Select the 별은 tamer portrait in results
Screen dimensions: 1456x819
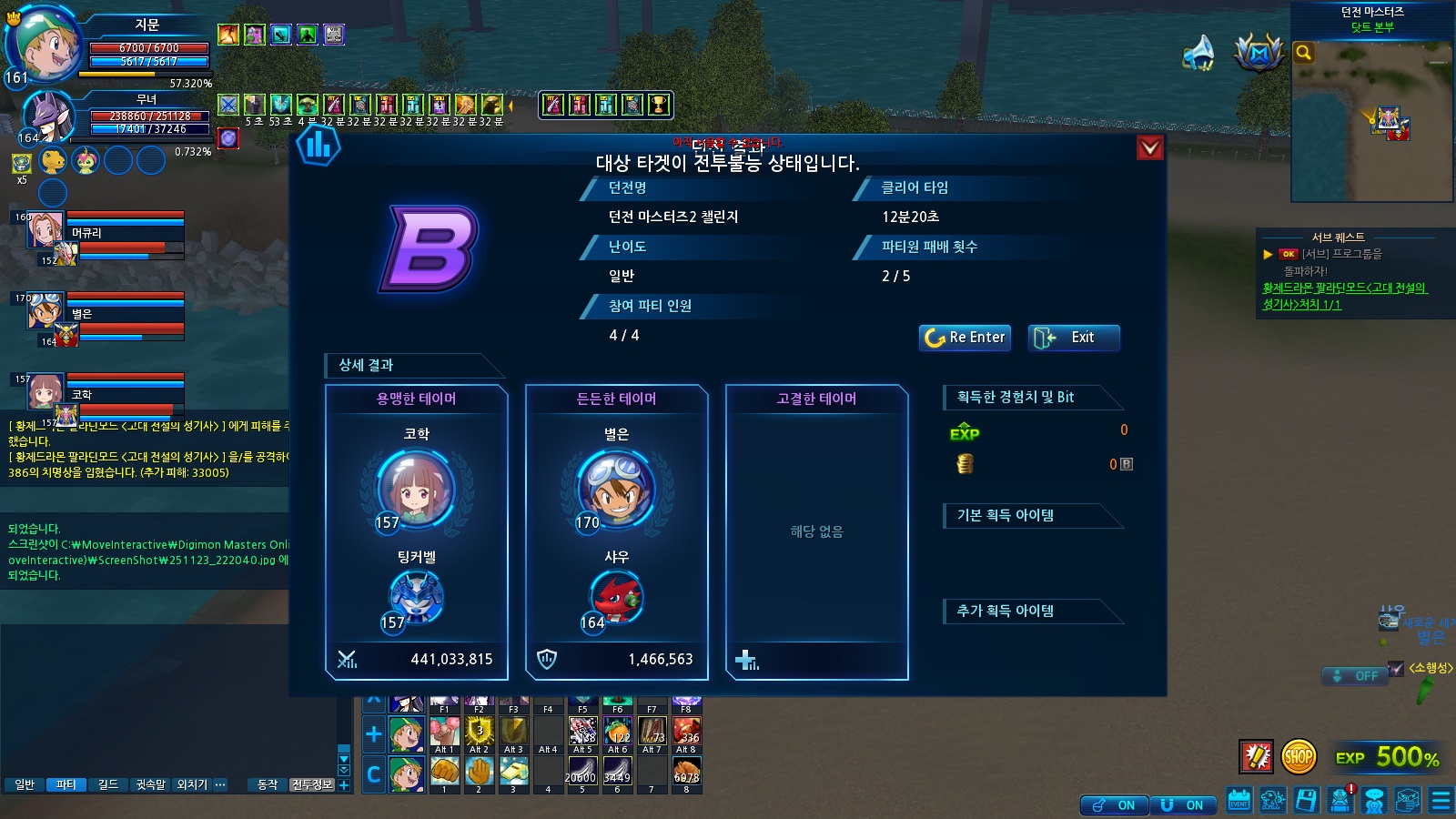tap(616, 489)
